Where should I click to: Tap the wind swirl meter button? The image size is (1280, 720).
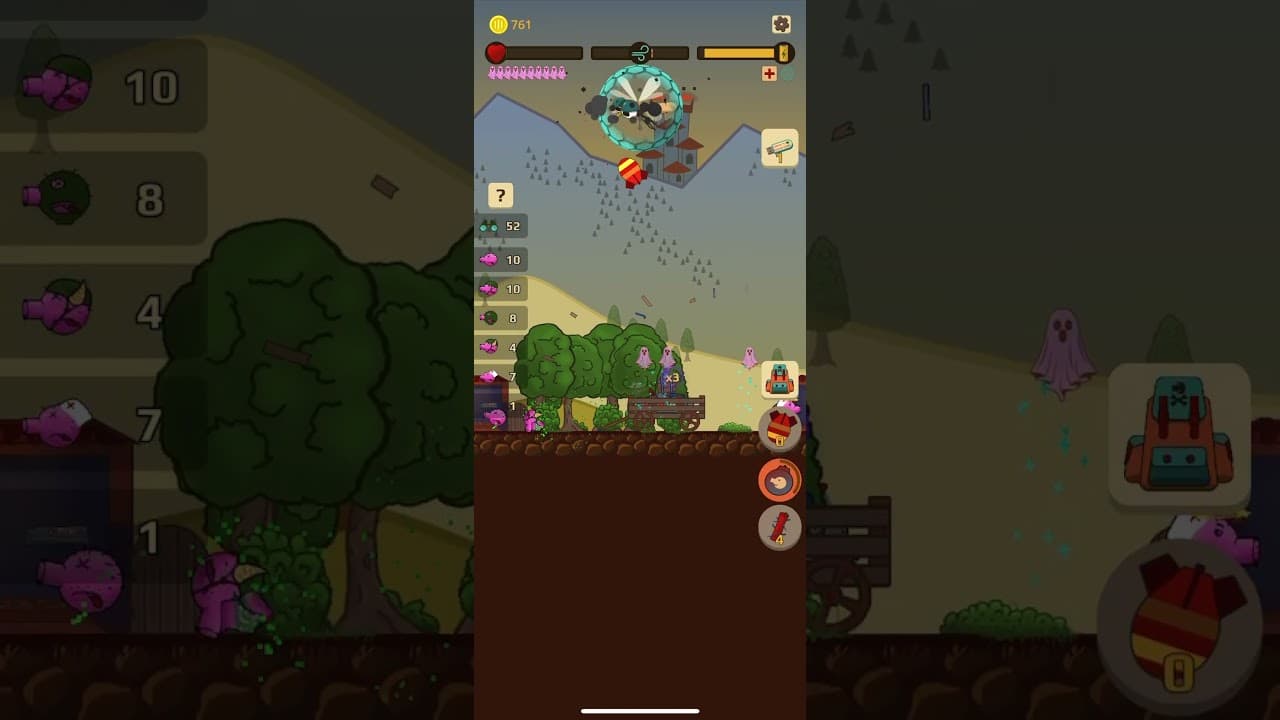(x=640, y=51)
